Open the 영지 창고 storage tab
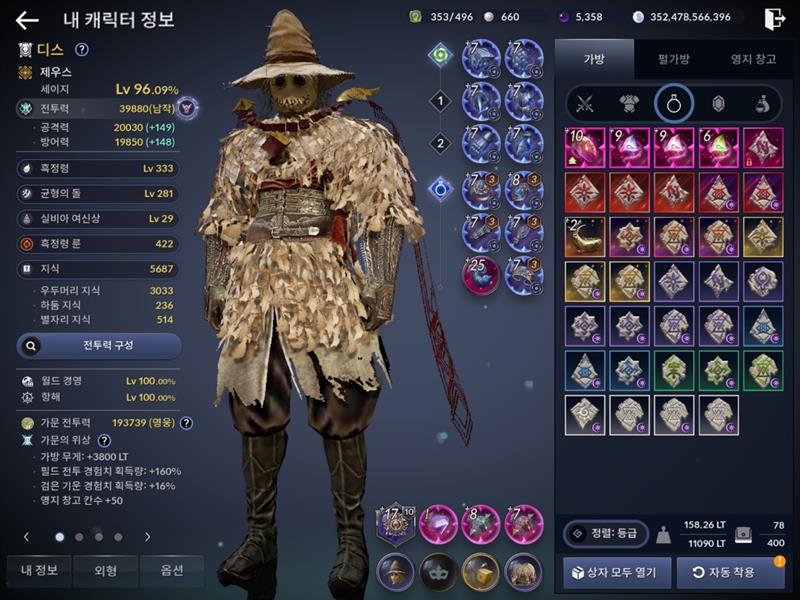The width and height of the screenshot is (800, 600). coord(753,59)
